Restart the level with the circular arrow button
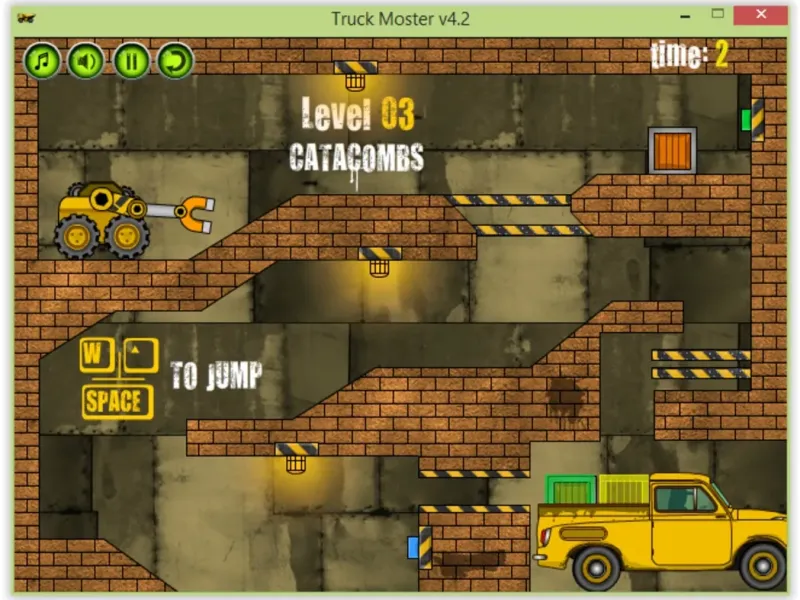The image size is (800, 600). tap(175, 61)
